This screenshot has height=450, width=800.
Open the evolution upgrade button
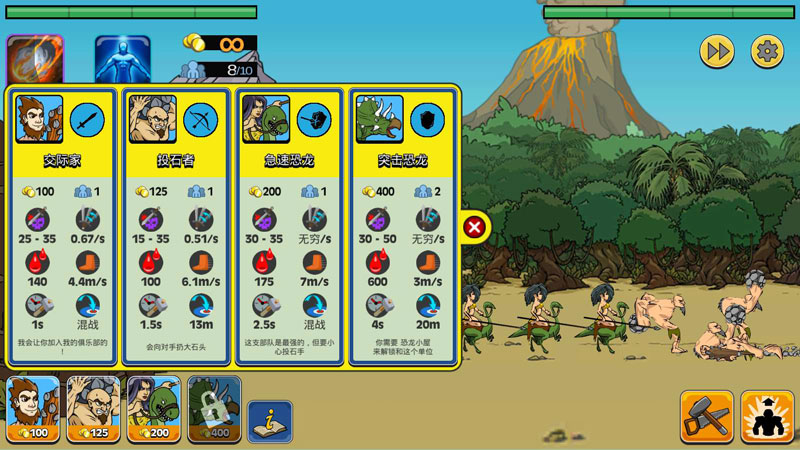(767, 416)
